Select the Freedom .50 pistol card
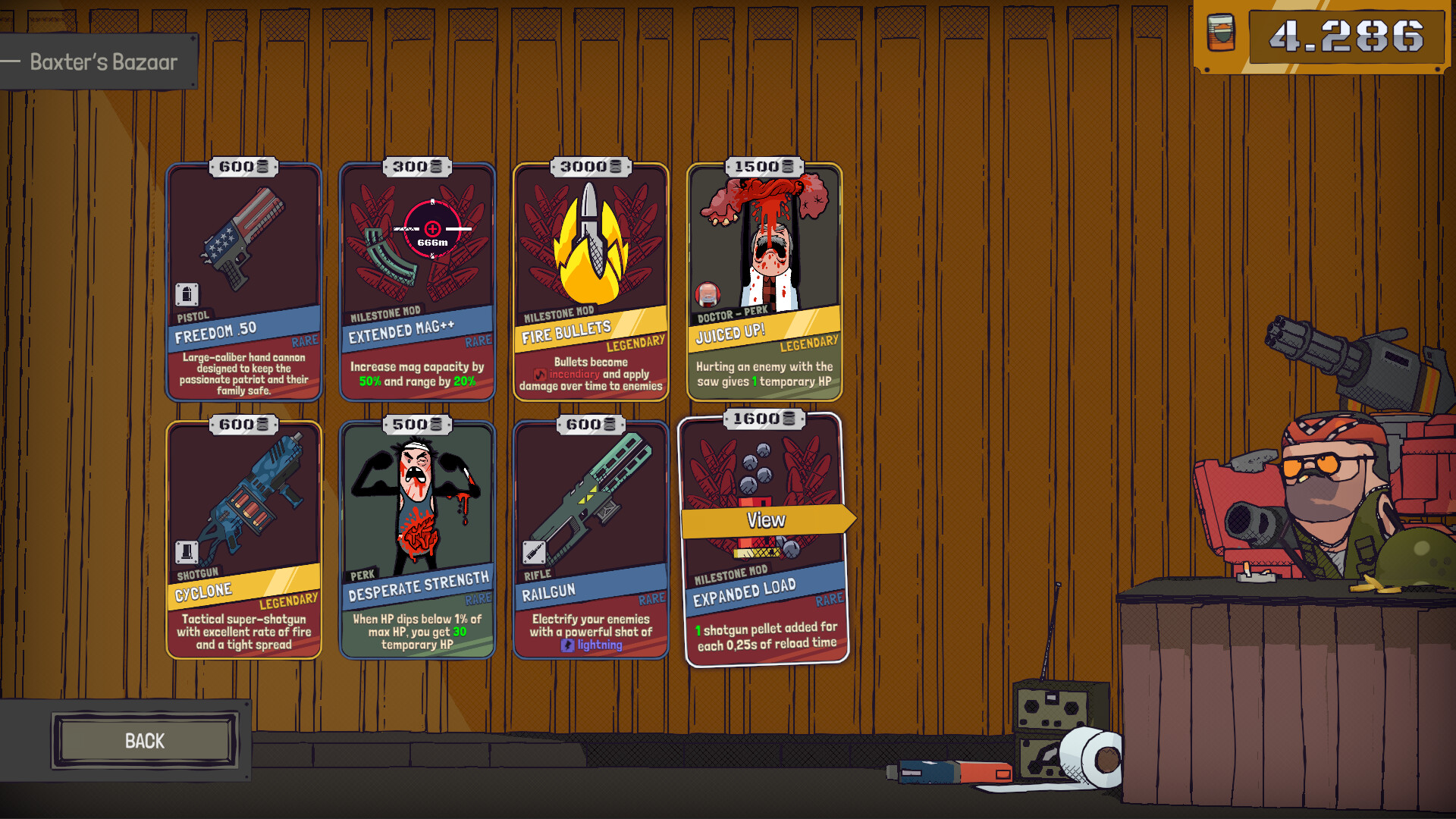The image size is (1456, 819). pos(243,282)
